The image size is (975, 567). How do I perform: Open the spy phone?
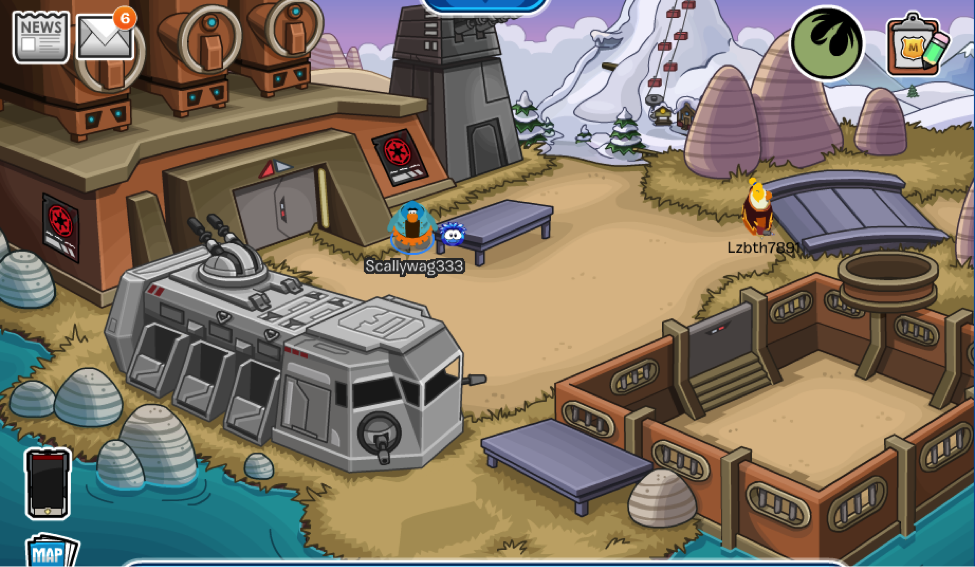click(48, 483)
